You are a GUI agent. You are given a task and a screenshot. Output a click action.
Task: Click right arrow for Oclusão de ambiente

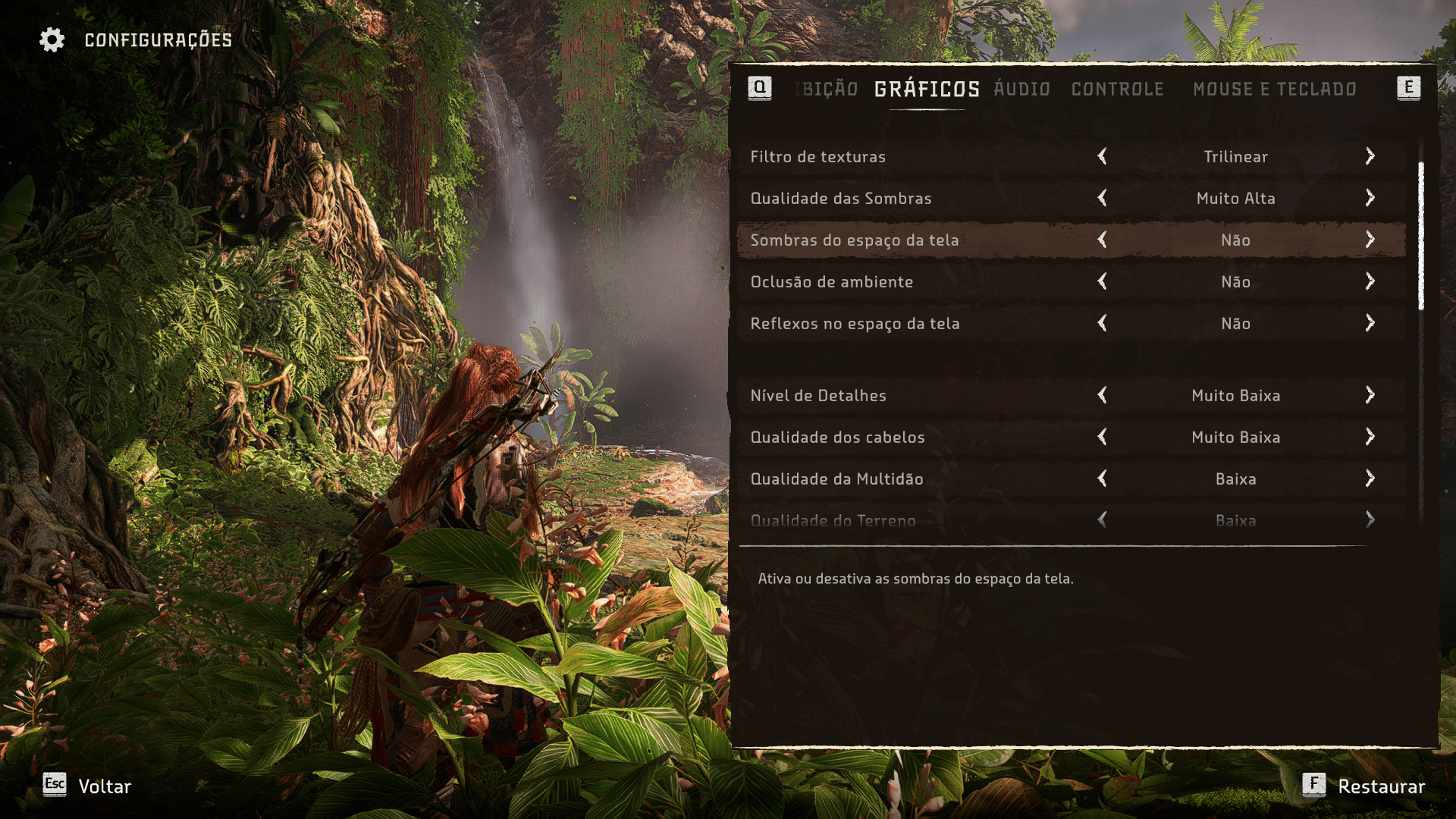point(1370,281)
